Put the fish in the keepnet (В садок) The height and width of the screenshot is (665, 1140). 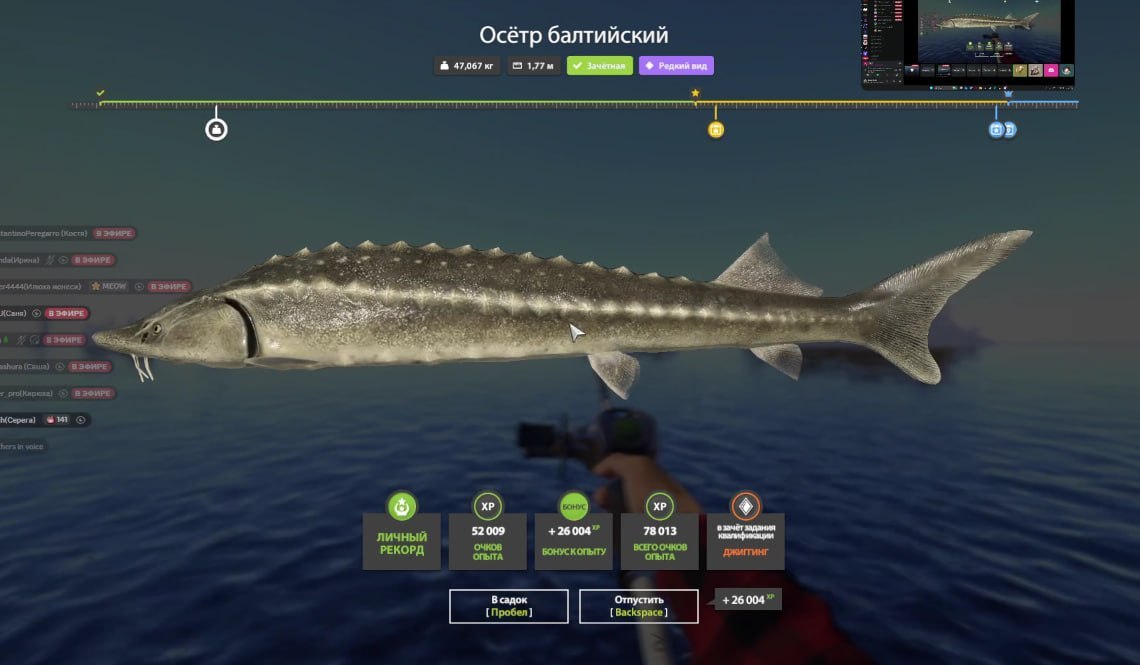pos(508,606)
